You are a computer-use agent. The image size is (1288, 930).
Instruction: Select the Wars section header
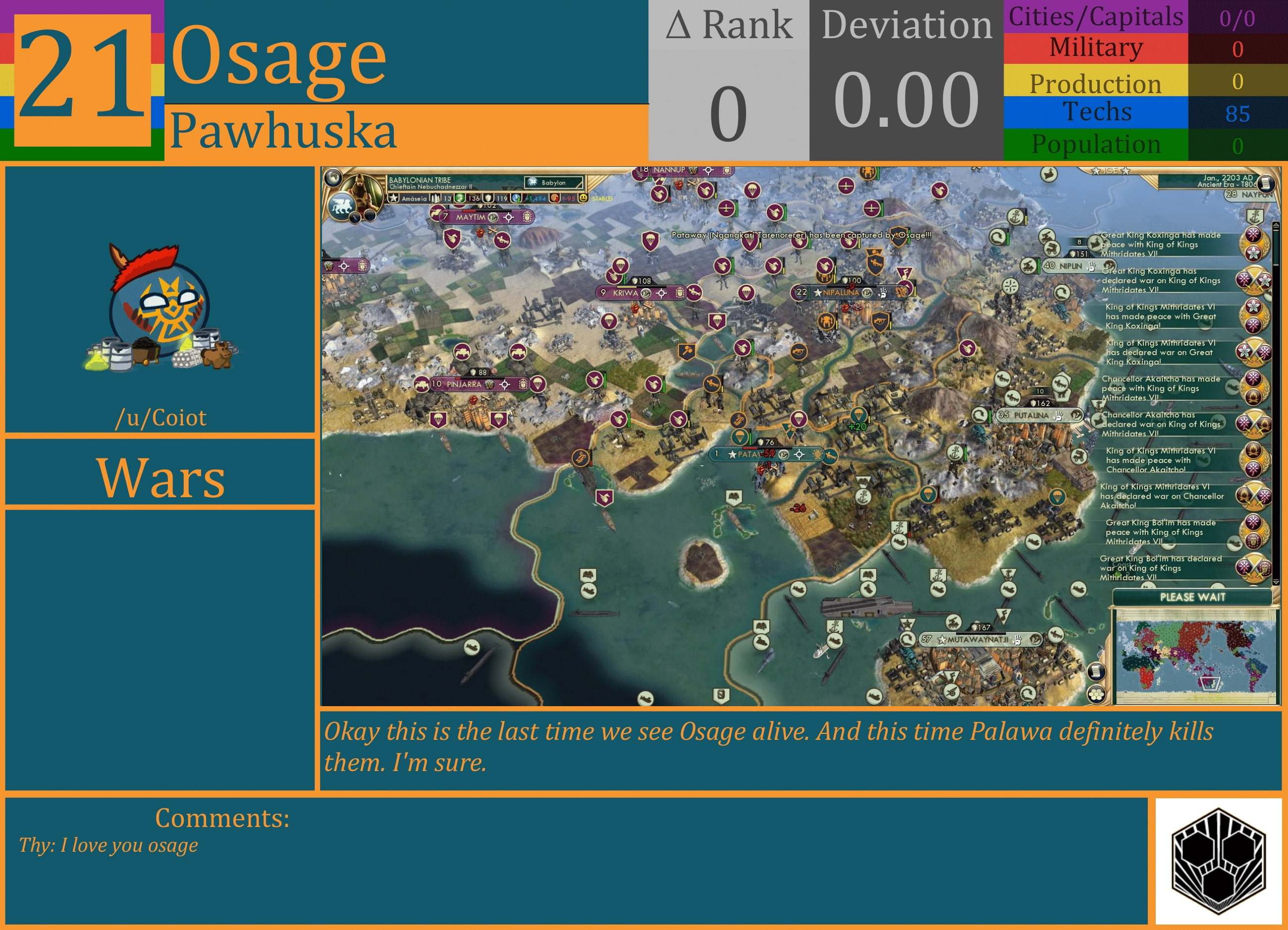[161, 479]
